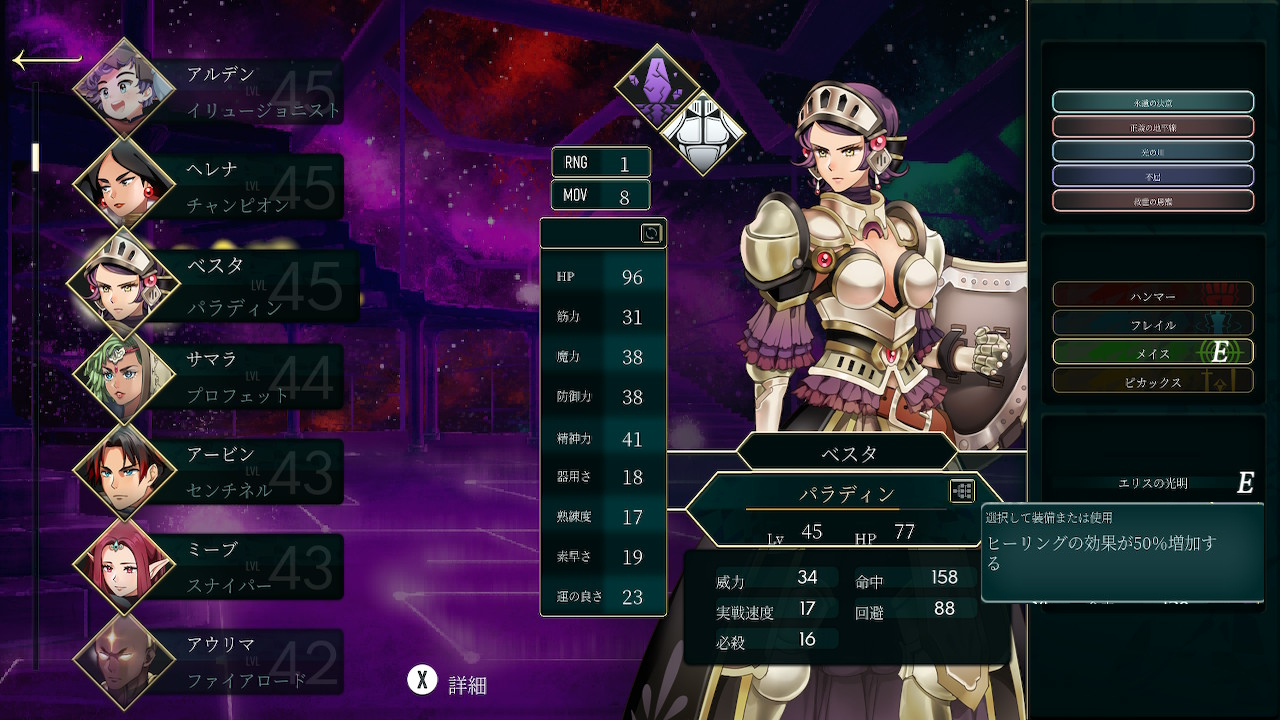Toggle the stat view refresh icon
This screenshot has height=720, width=1280.
pyautogui.click(x=651, y=233)
